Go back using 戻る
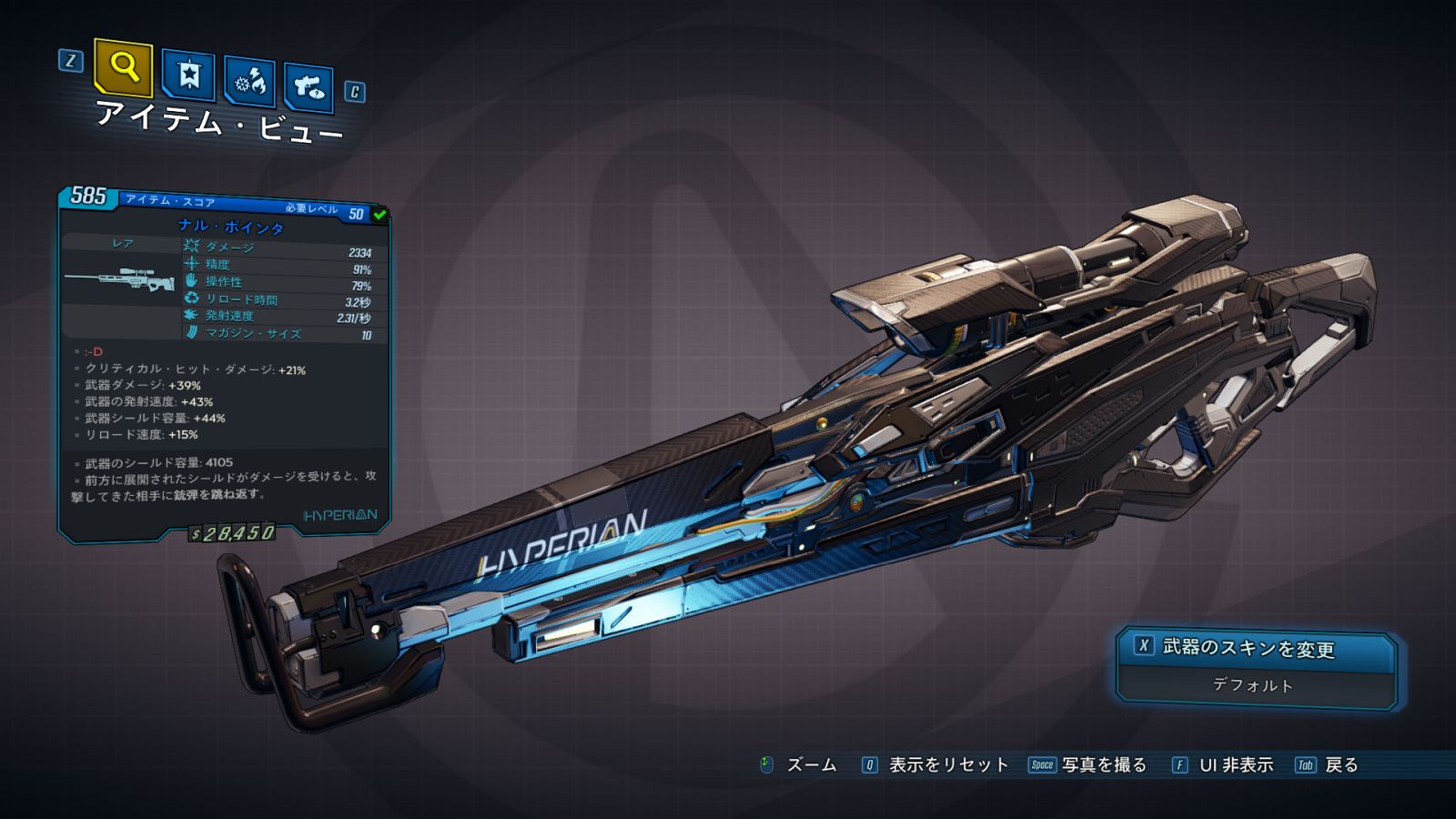 (x=1340, y=765)
